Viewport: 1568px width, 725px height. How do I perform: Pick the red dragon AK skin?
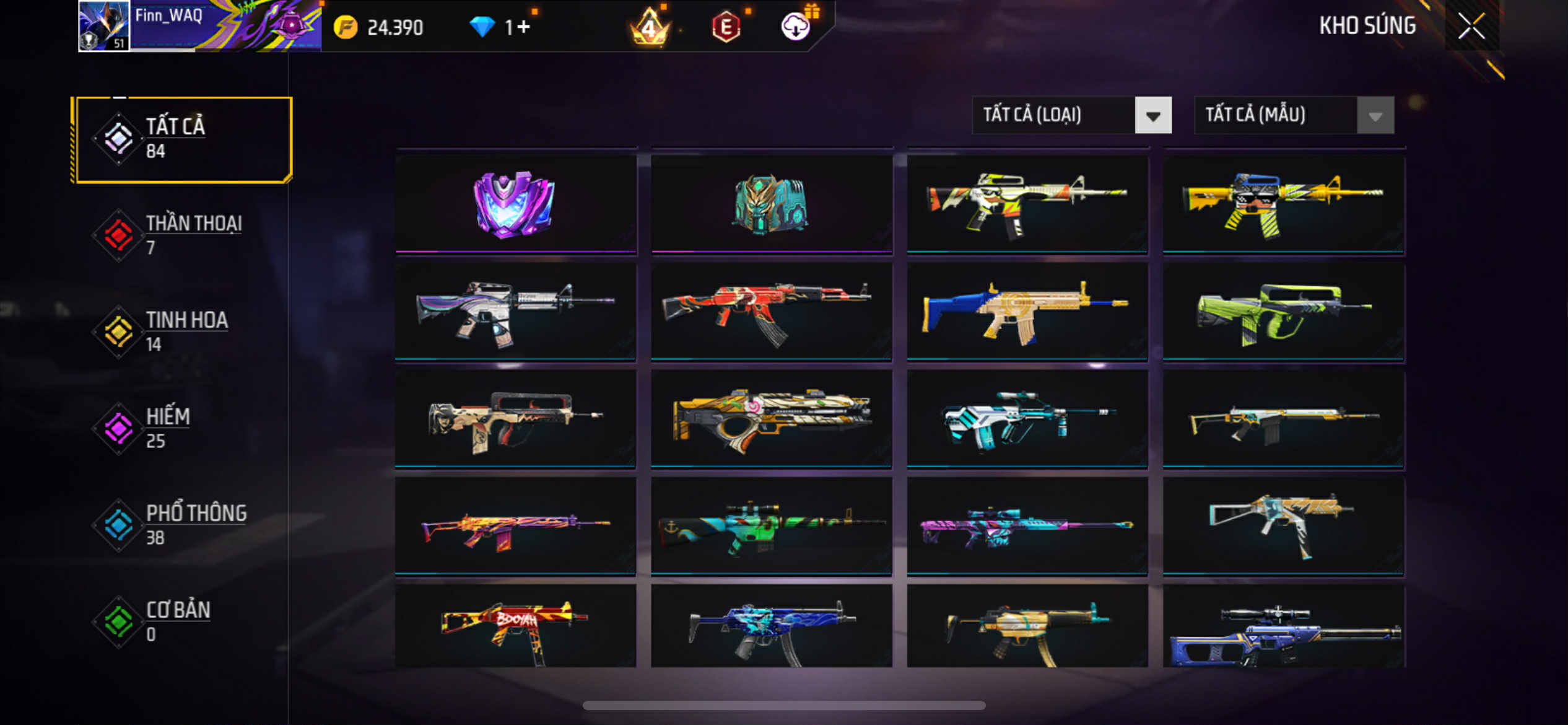point(771,311)
